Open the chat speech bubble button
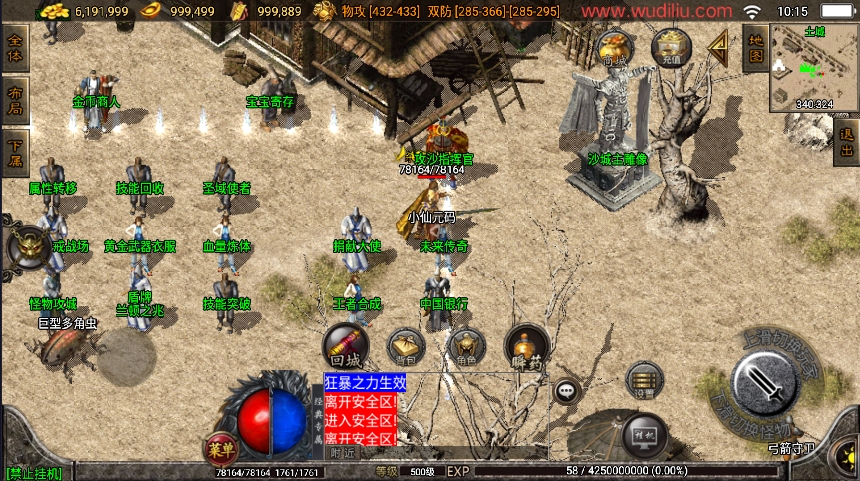 [567, 390]
